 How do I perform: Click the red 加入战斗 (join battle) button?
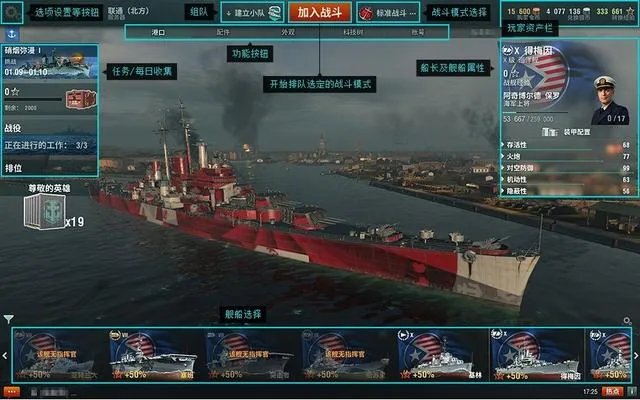(x=319, y=13)
